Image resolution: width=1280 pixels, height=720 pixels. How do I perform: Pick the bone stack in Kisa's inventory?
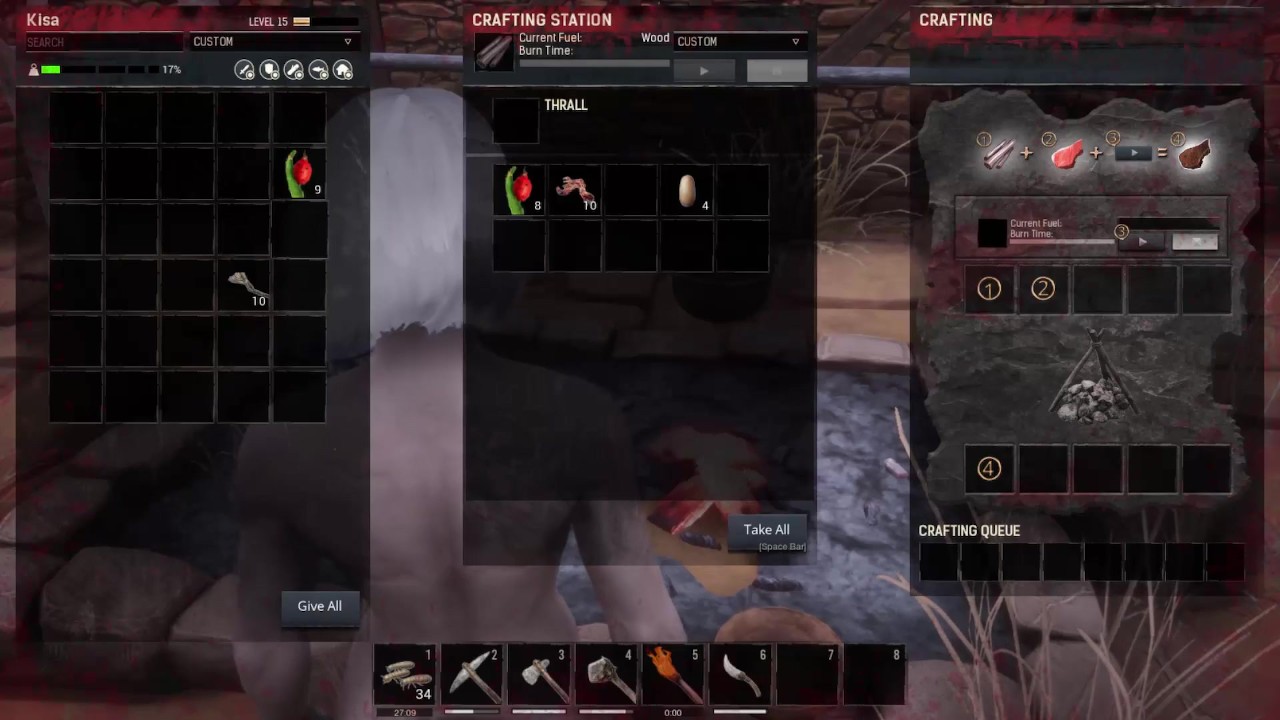pos(245,285)
